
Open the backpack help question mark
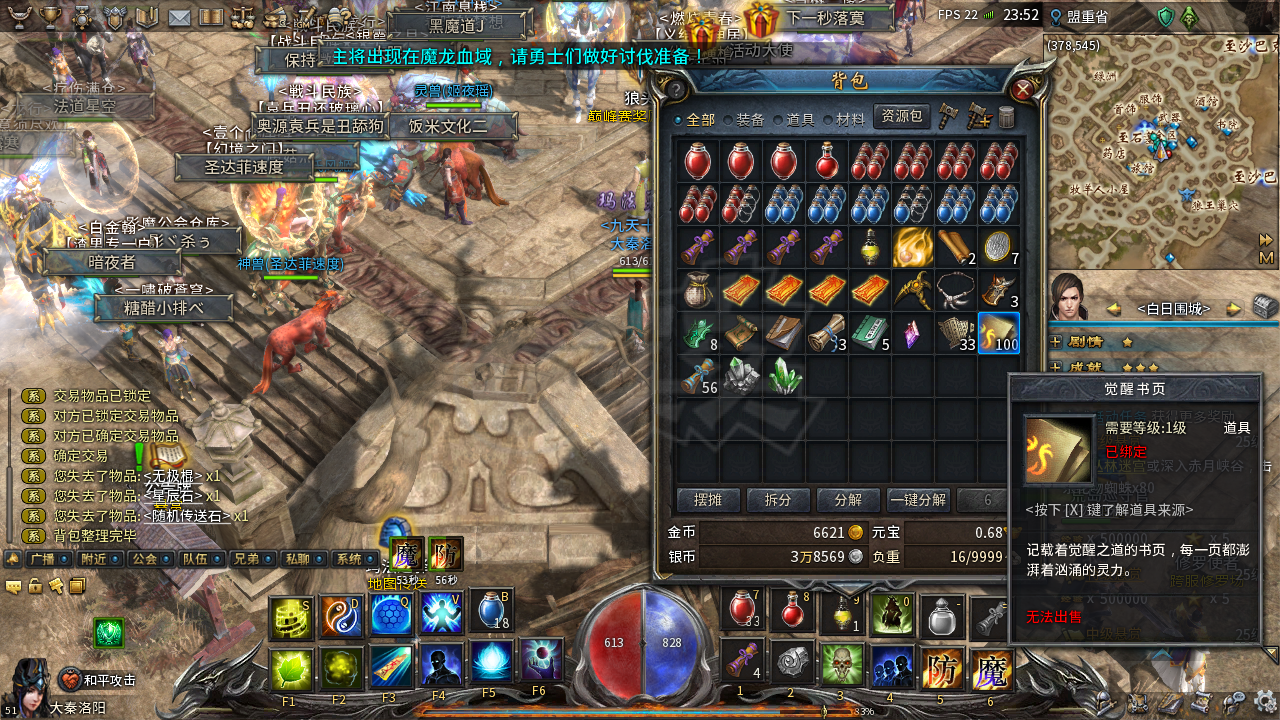676,90
